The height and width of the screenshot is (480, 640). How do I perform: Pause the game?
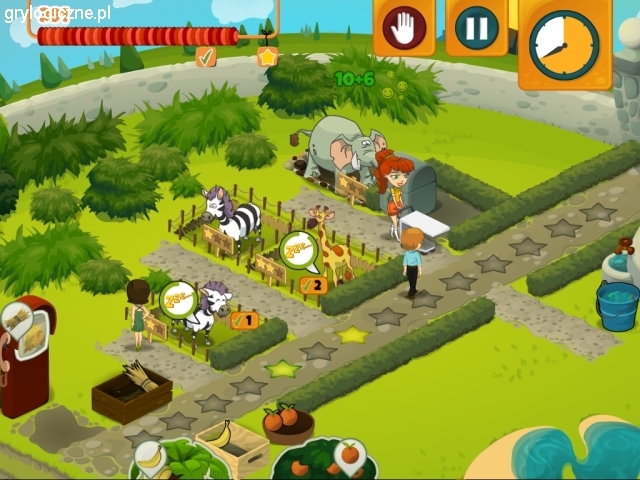pyautogui.click(x=476, y=28)
